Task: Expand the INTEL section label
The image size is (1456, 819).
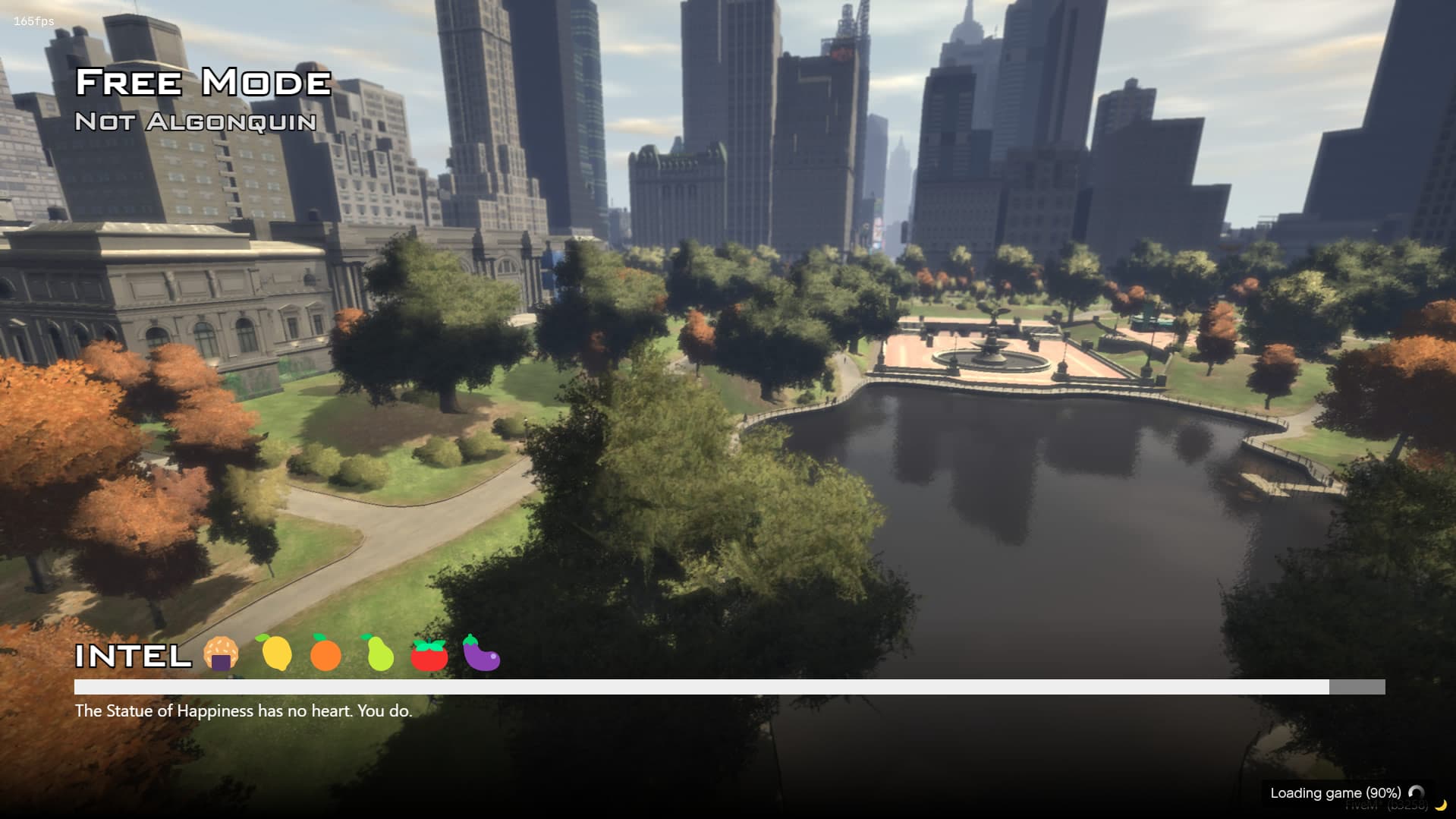Action: tap(134, 654)
